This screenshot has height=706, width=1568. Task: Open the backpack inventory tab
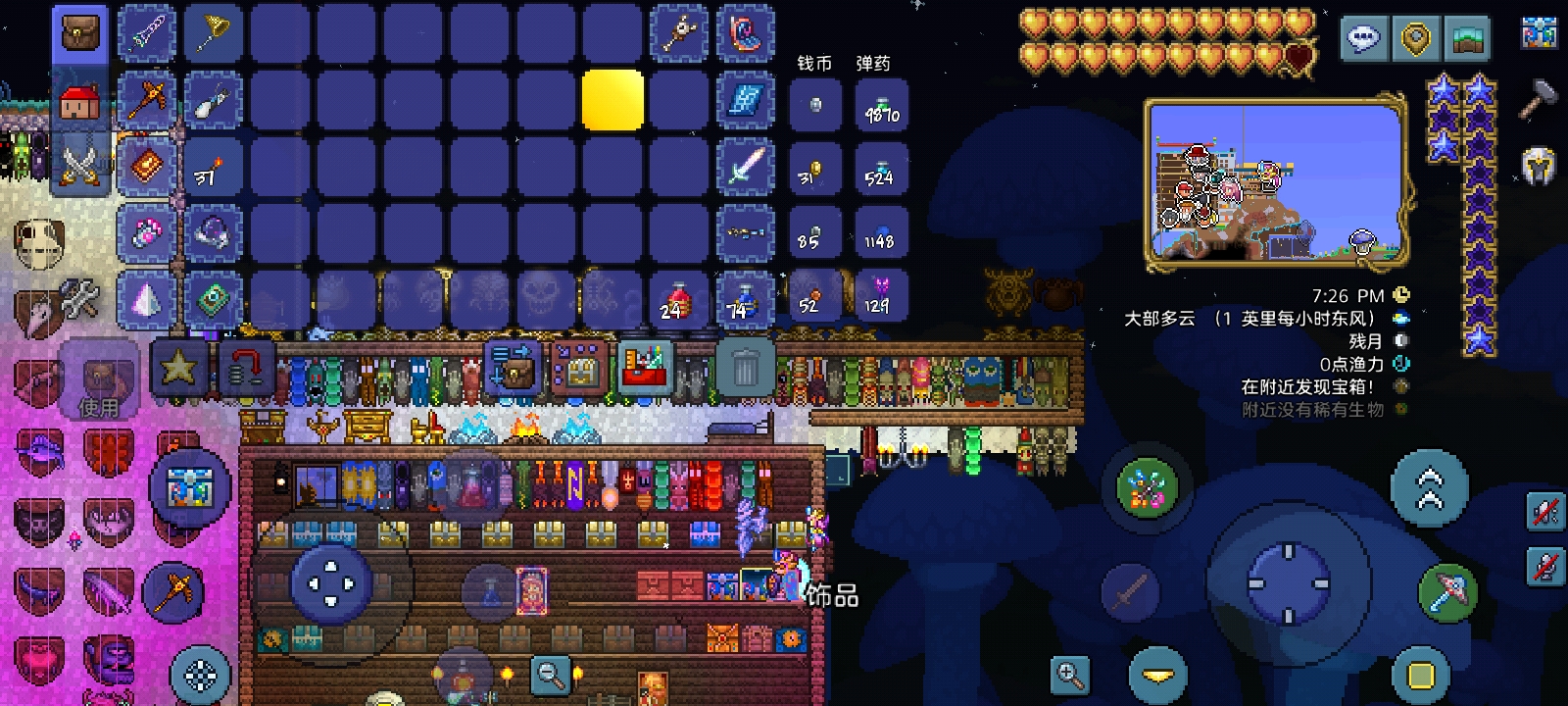click(x=80, y=32)
